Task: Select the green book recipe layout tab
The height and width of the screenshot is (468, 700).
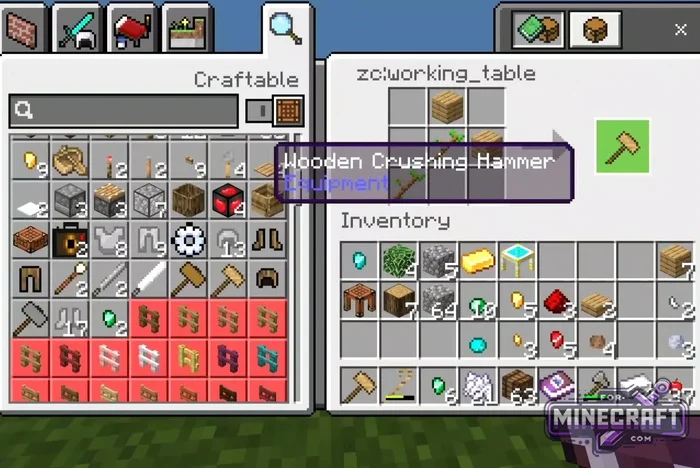Action: 538,29
